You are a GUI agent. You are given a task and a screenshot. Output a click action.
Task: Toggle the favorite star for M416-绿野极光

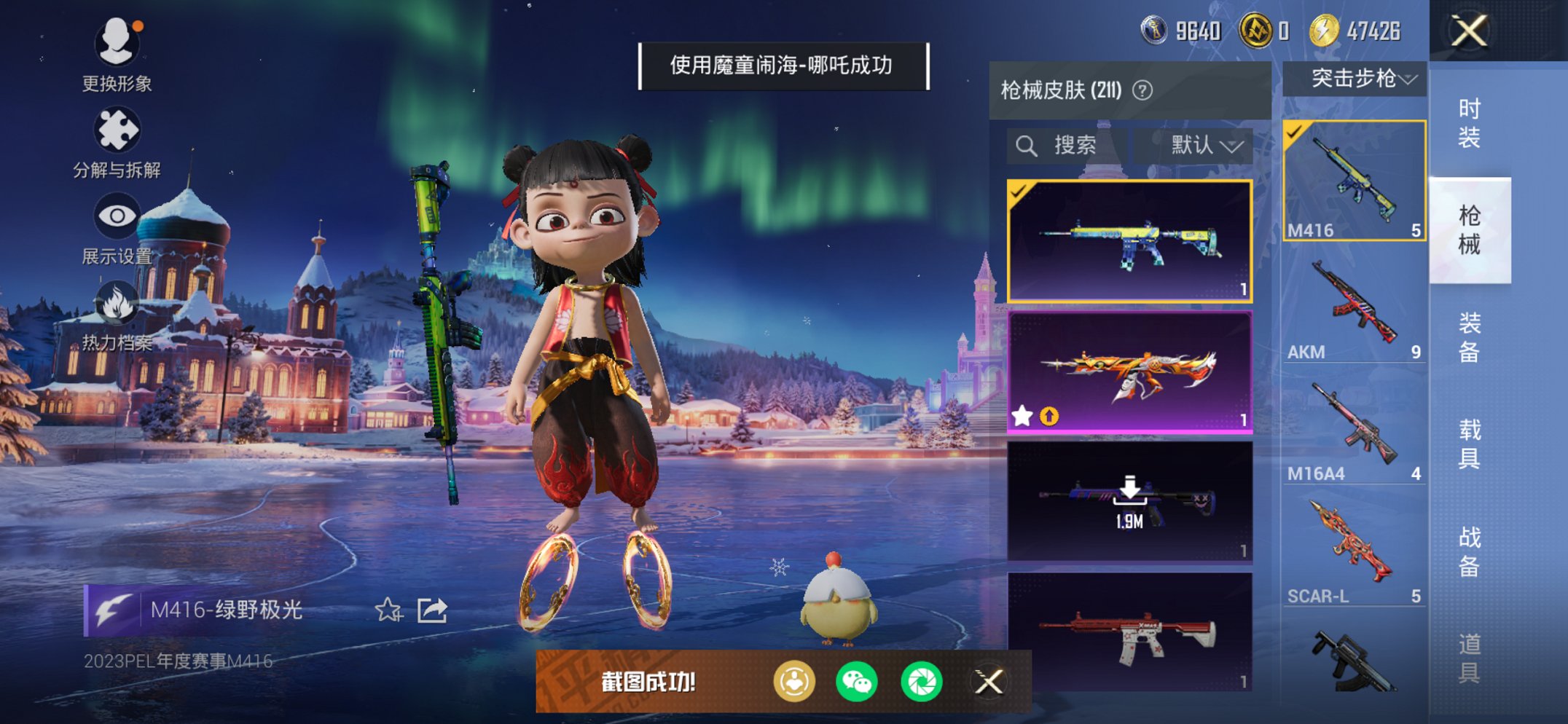(389, 610)
